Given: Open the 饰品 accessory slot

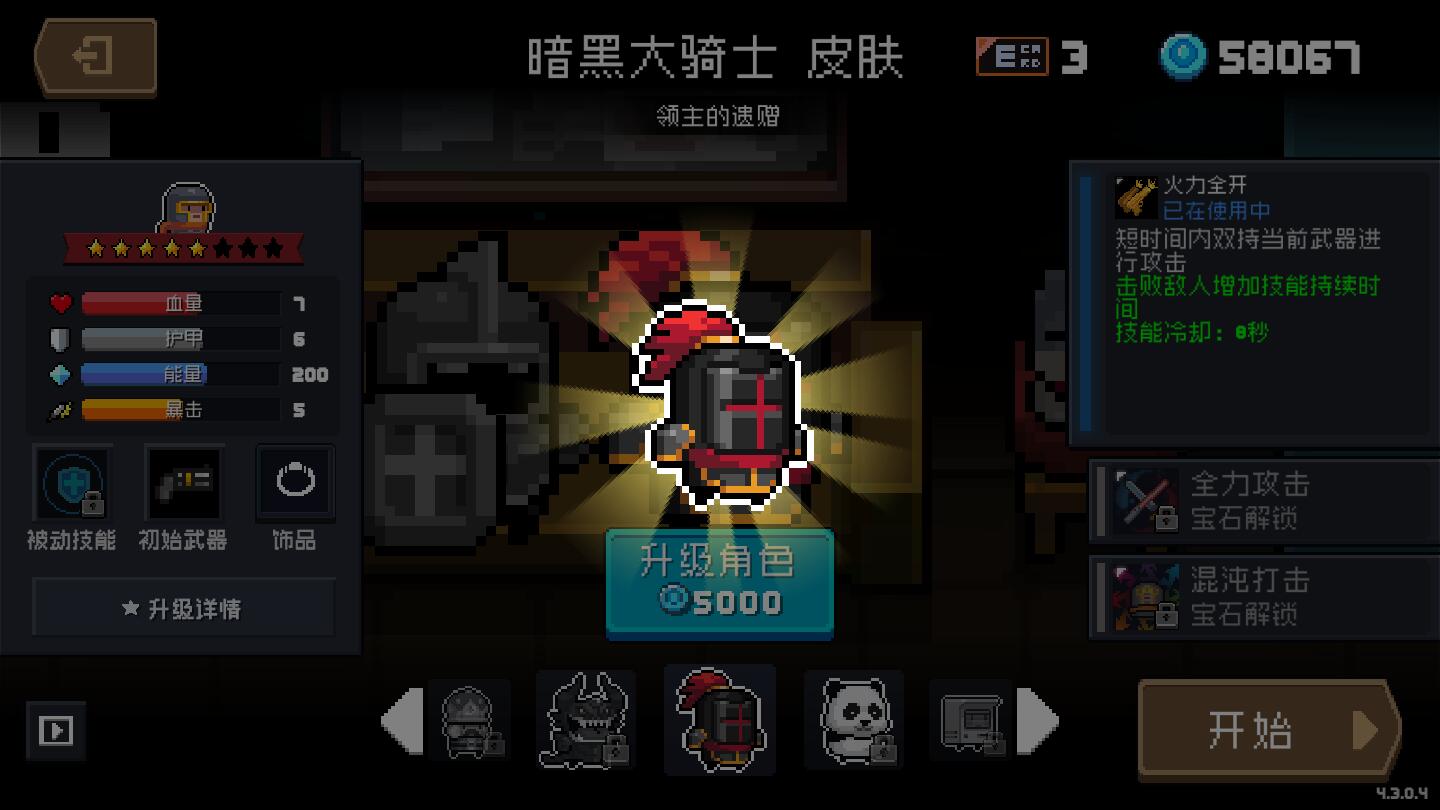Looking at the screenshot, I should pos(294,483).
